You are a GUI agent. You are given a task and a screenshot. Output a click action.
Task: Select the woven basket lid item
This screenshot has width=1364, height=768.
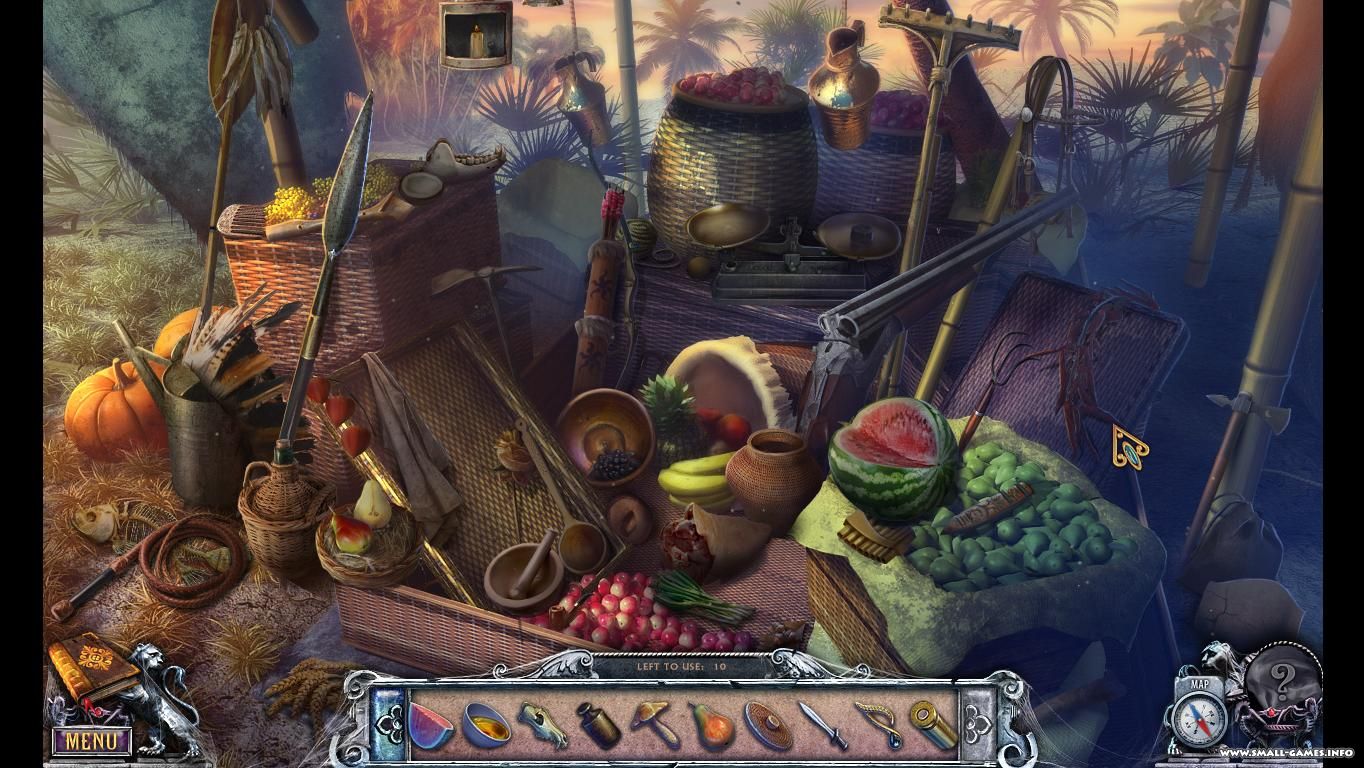767,724
